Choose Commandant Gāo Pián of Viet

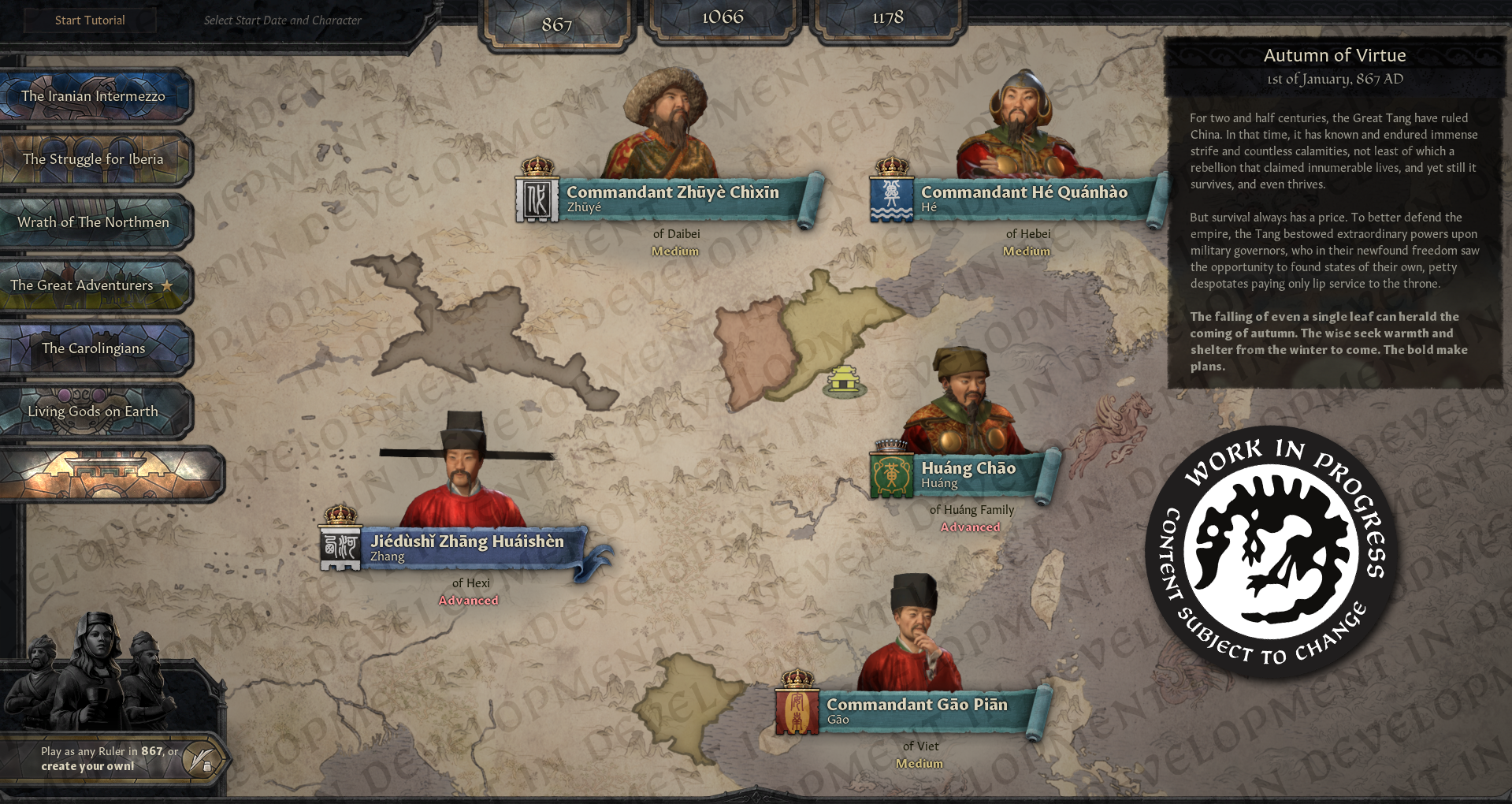[x=916, y=710]
